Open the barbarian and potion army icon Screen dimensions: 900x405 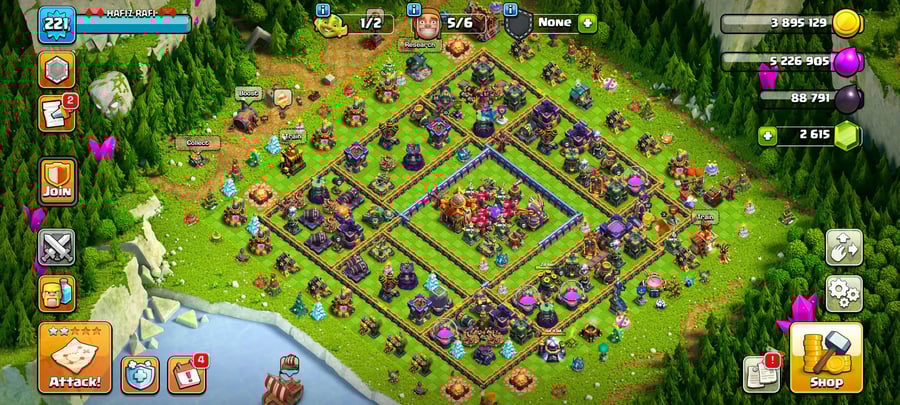(x=56, y=293)
